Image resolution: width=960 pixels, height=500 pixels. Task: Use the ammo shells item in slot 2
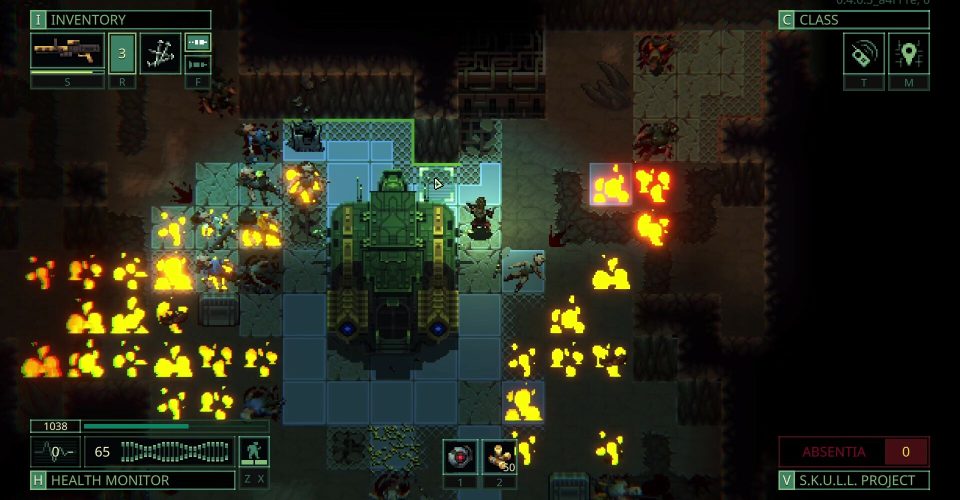(498, 455)
